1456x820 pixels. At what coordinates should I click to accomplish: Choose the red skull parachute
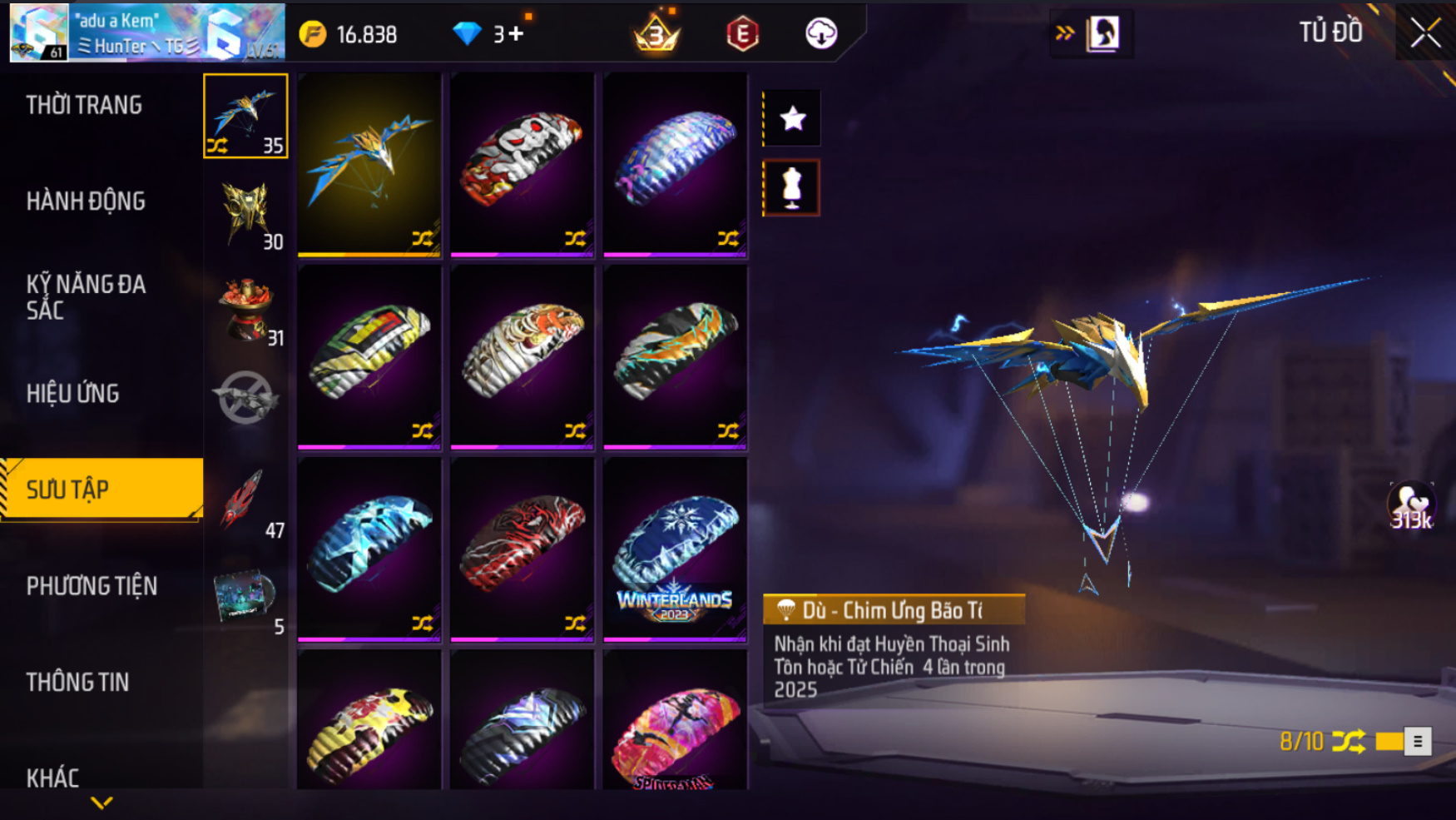(x=522, y=164)
